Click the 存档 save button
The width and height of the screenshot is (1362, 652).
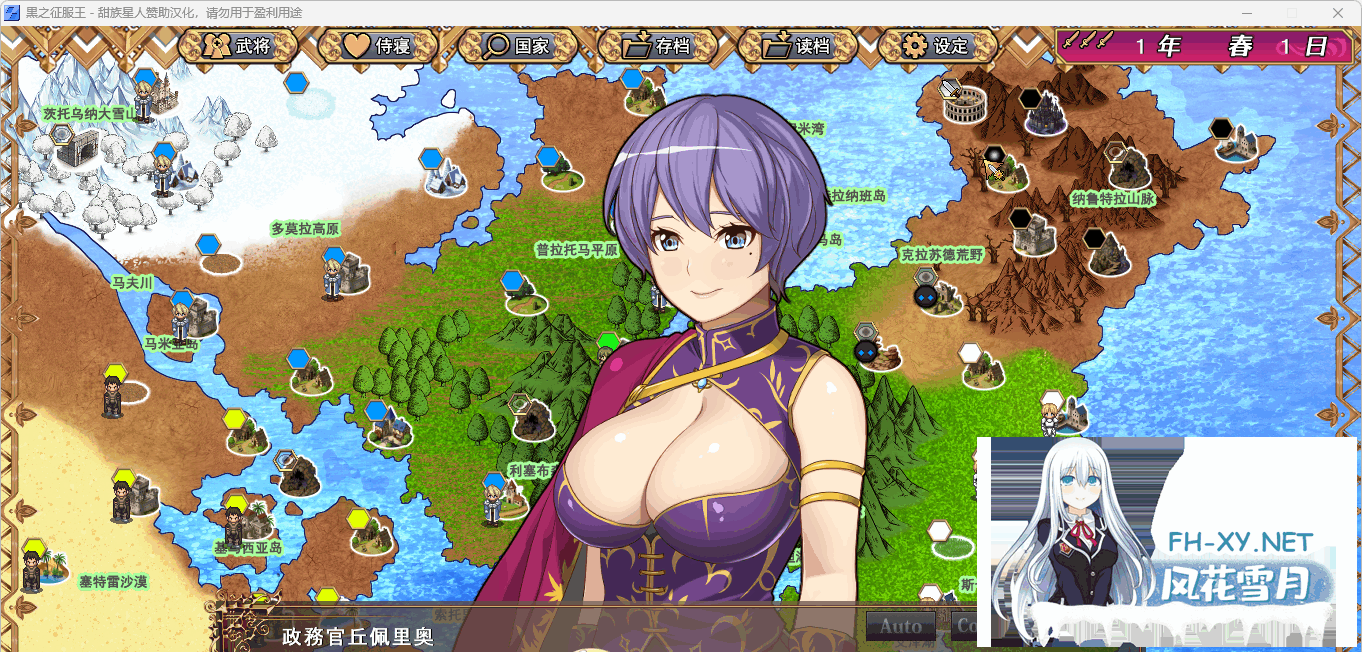[x=657, y=46]
